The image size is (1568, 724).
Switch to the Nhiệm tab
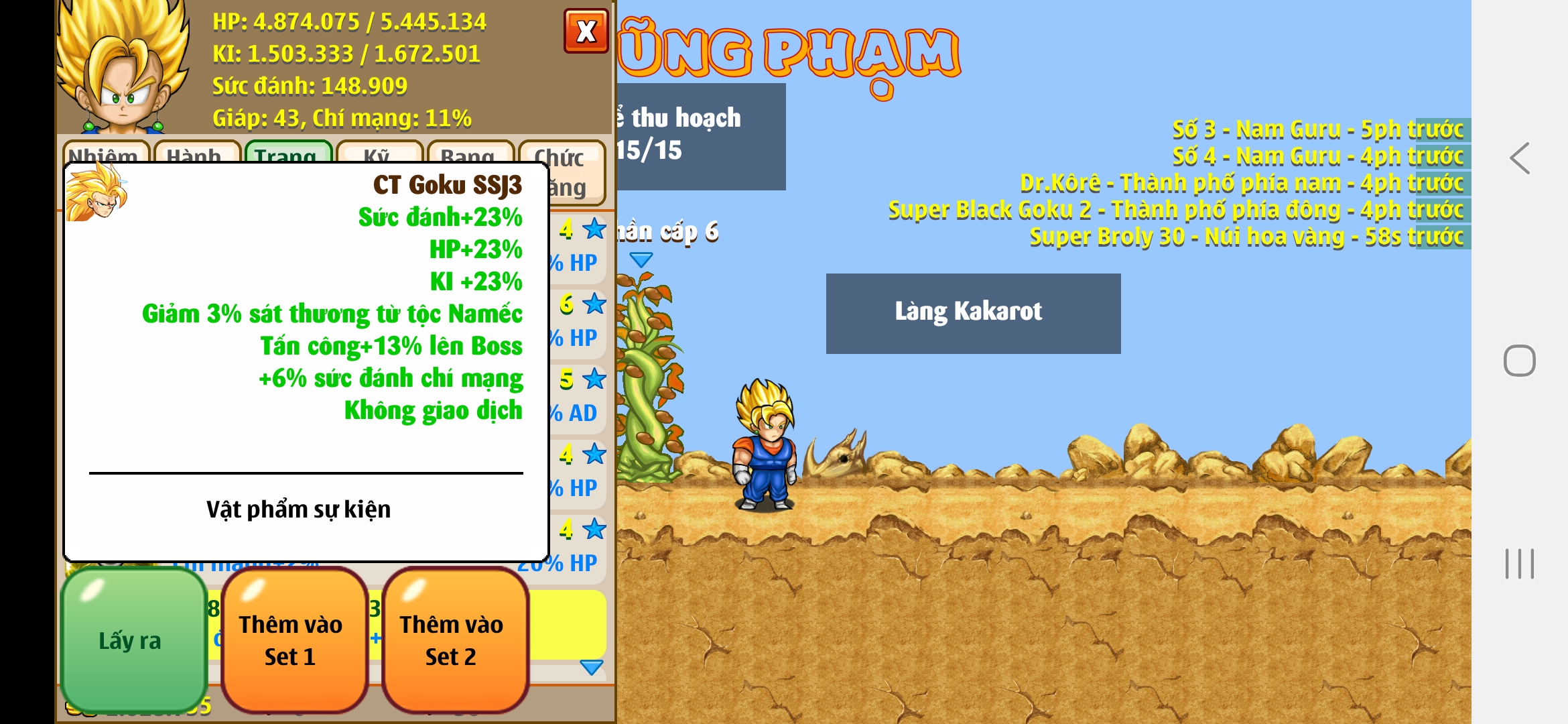105,154
